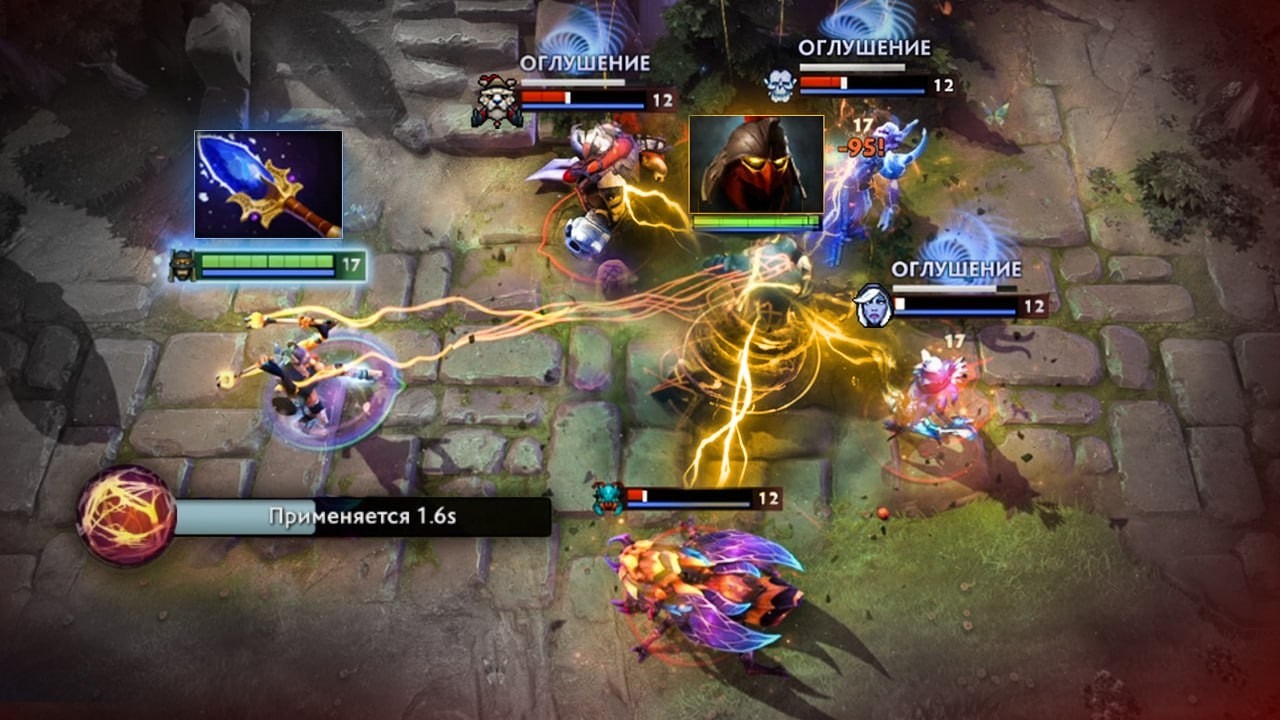
Task: Select the red-helmeted hero portrait
Action: pyautogui.click(x=756, y=164)
